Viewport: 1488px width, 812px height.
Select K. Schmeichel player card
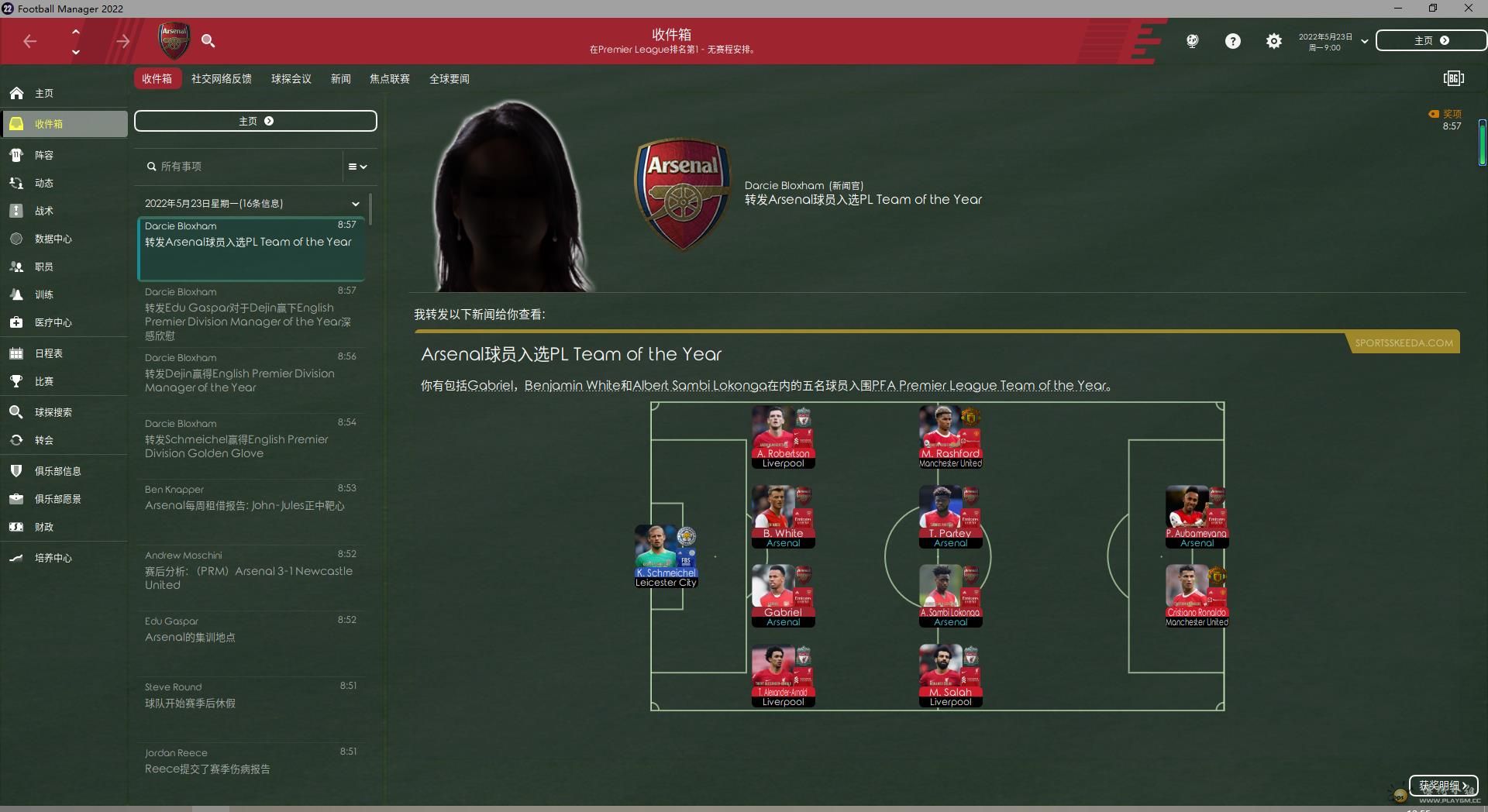tap(666, 556)
